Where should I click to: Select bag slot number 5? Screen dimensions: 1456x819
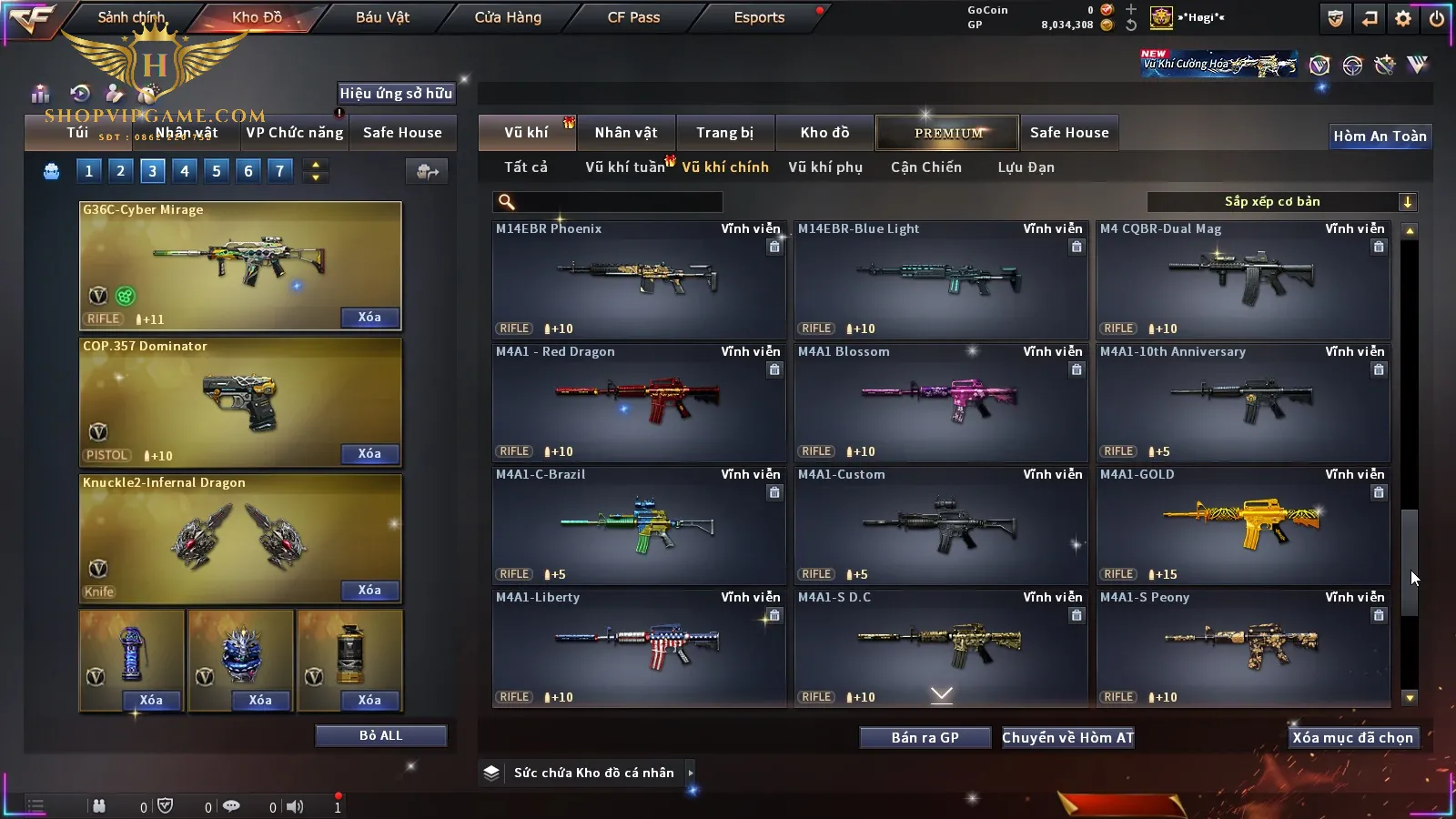tap(217, 171)
